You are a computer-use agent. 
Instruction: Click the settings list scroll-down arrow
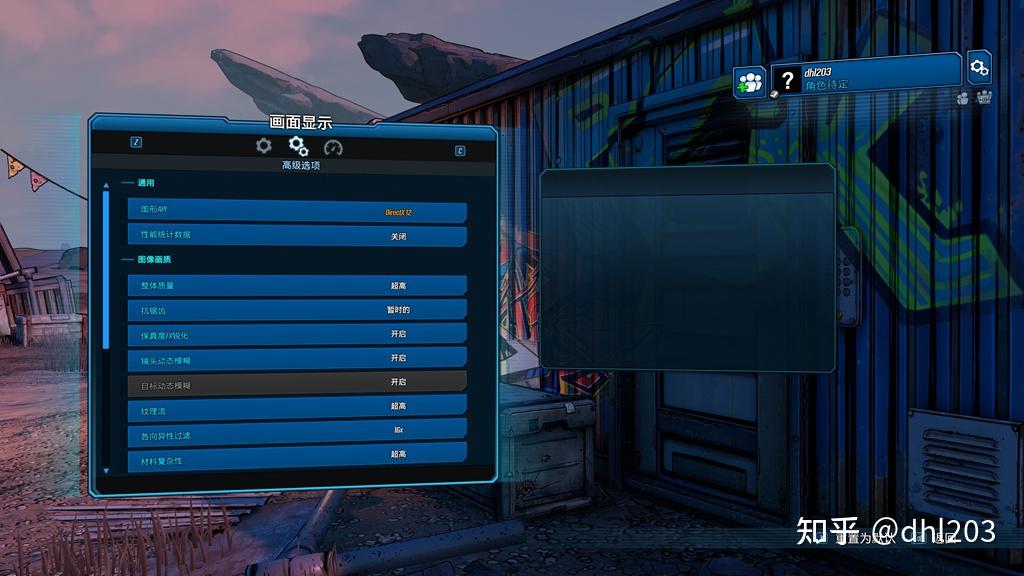pos(106,470)
